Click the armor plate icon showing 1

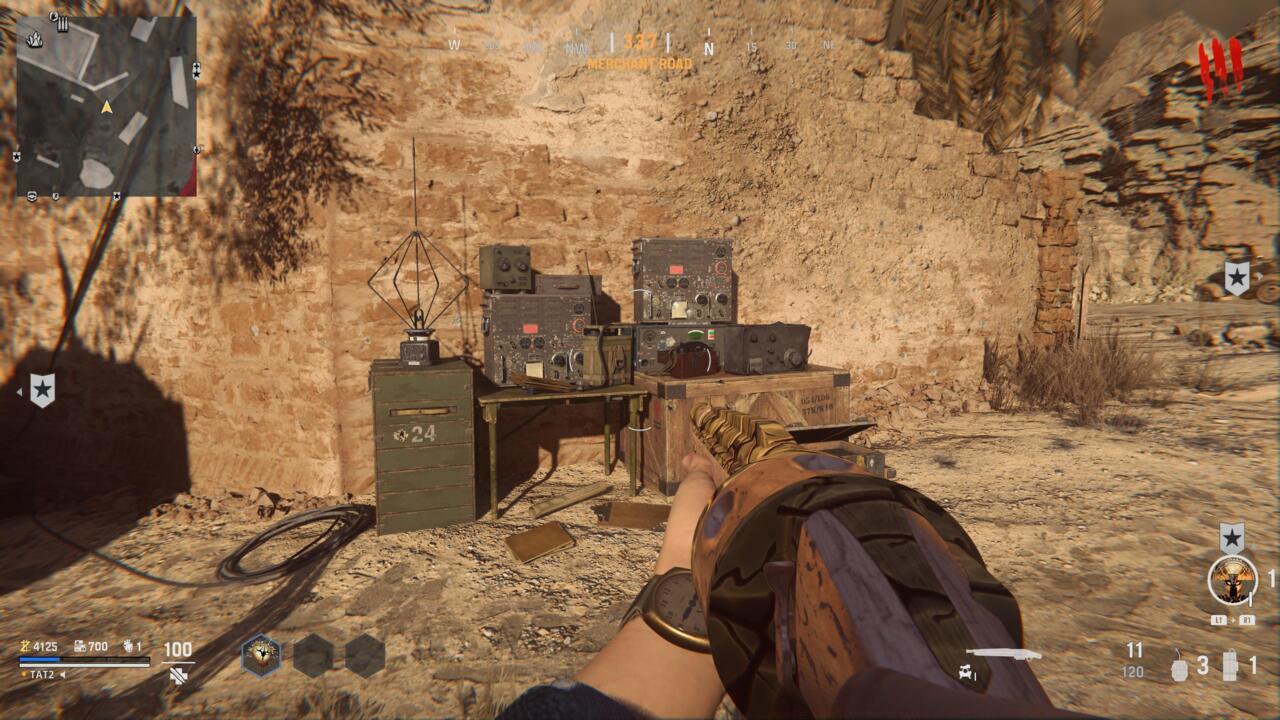(x=1230, y=665)
